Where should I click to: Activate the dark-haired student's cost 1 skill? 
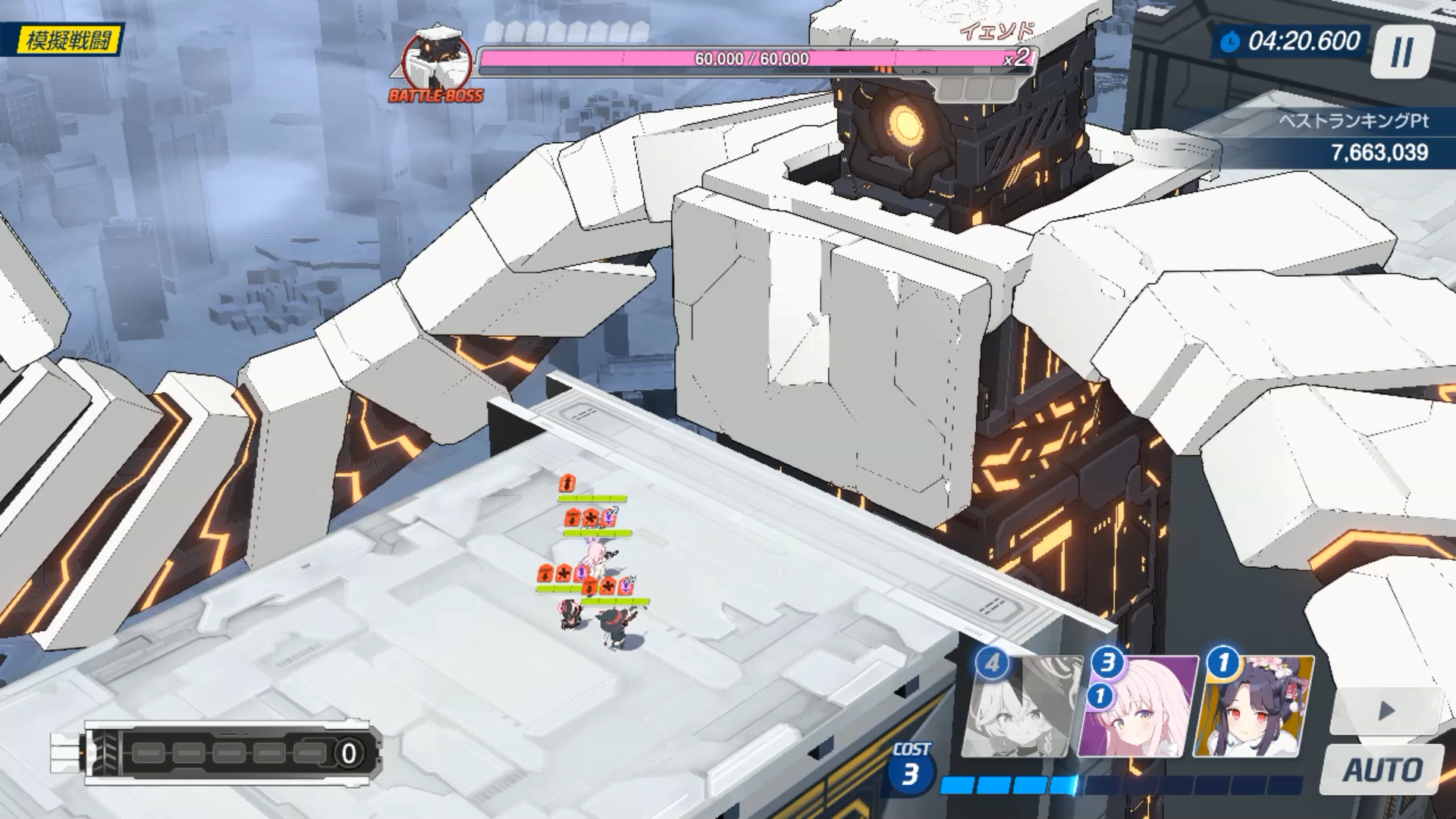[1253, 708]
